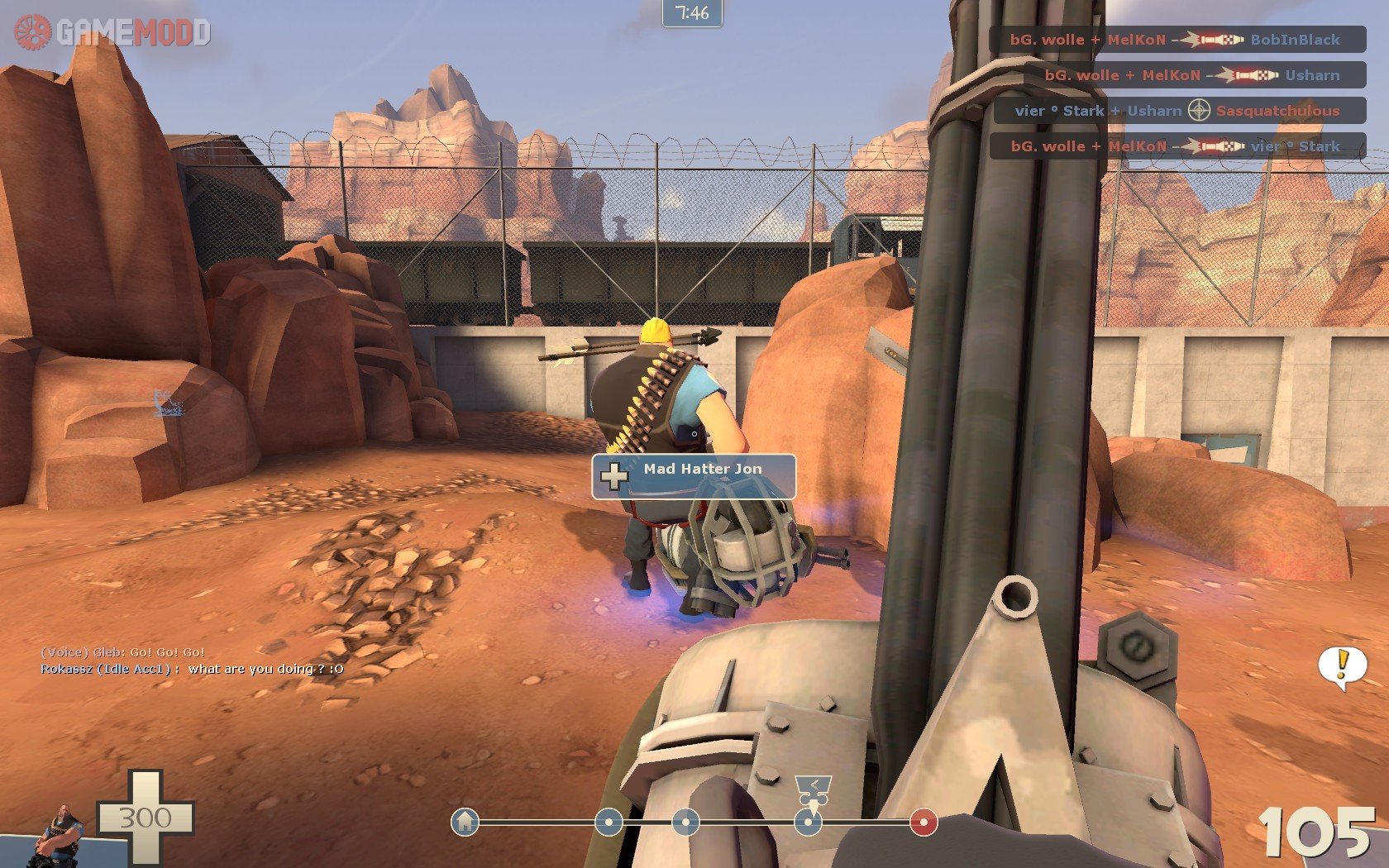Open the exclamation speech bubble notification

(1341, 666)
